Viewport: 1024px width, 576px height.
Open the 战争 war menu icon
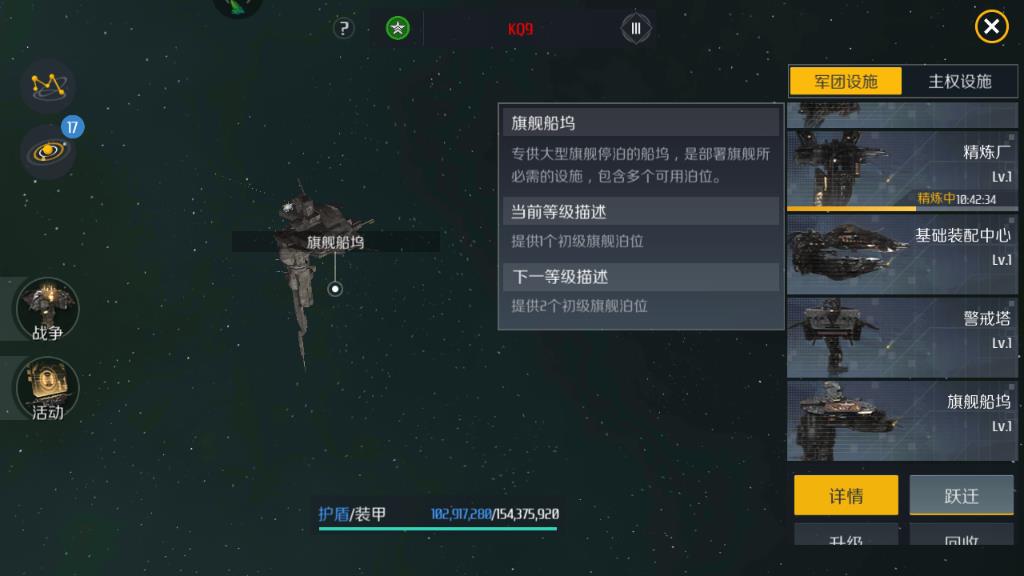point(47,309)
